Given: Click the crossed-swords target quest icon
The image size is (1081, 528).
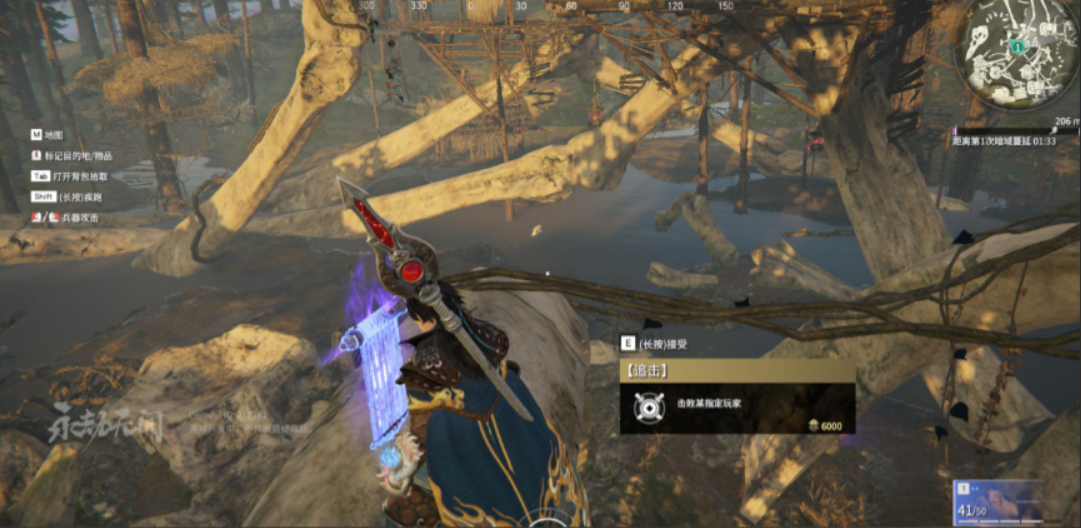Looking at the screenshot, I should point(647,406).
